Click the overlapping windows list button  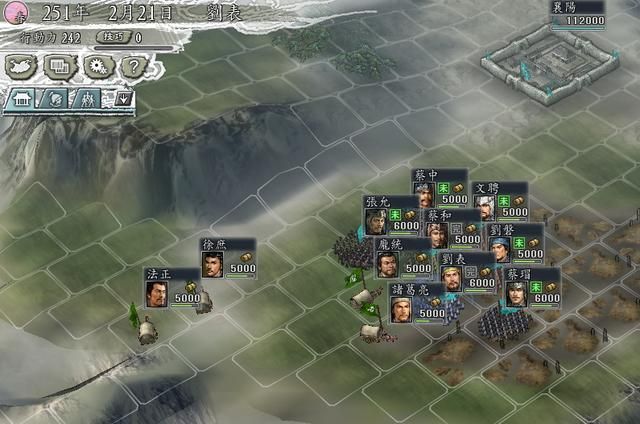(60, 66)
